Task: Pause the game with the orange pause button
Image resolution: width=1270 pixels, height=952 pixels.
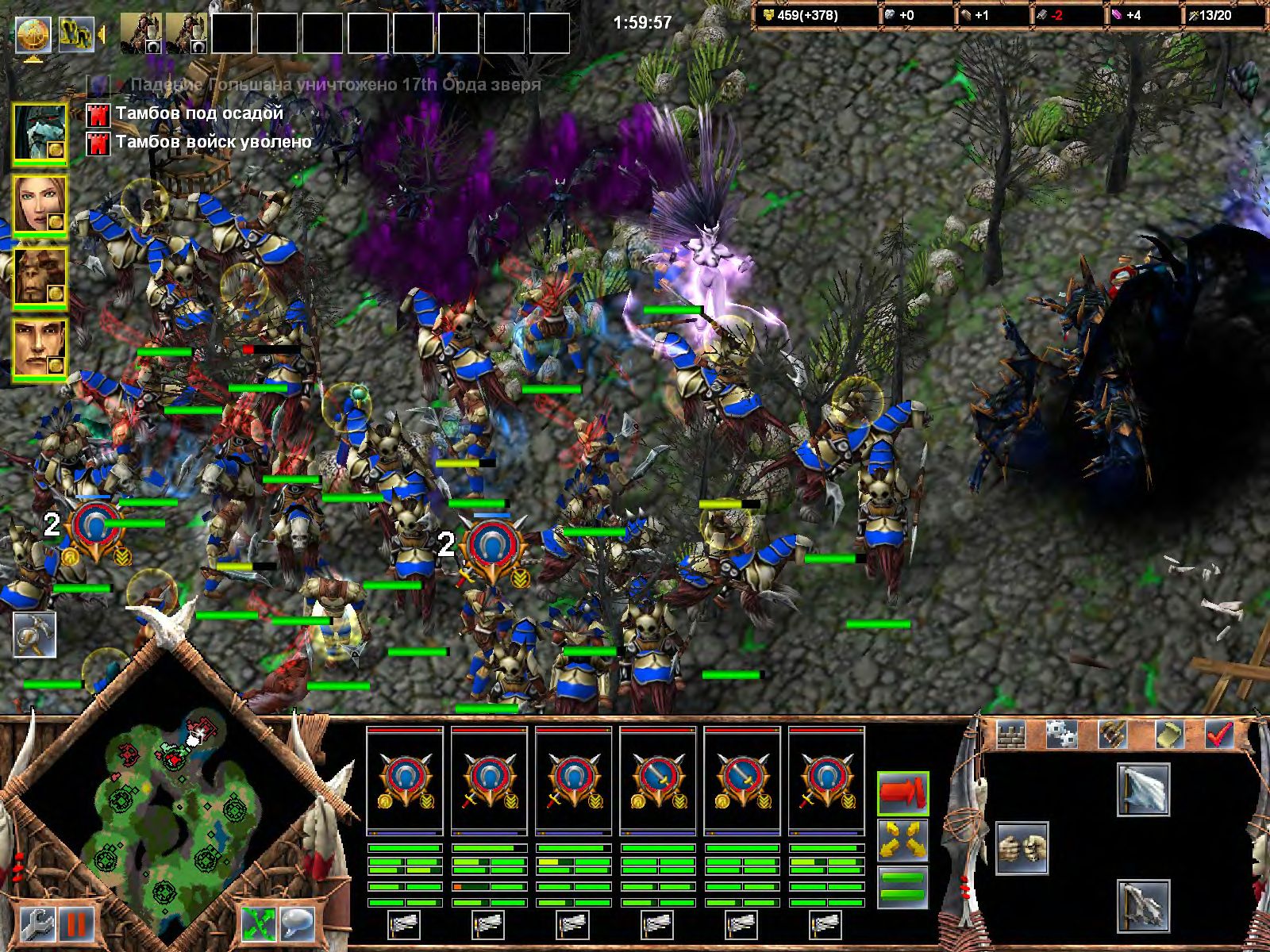Action: point(76,924)
